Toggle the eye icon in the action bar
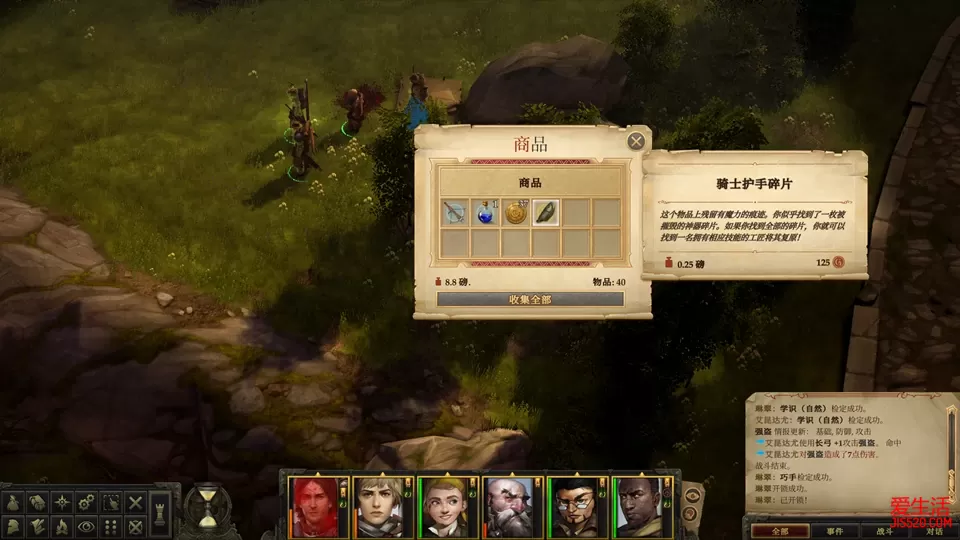Image resolution: width=960 pixels, height=540 pixels. pos(87,525)
